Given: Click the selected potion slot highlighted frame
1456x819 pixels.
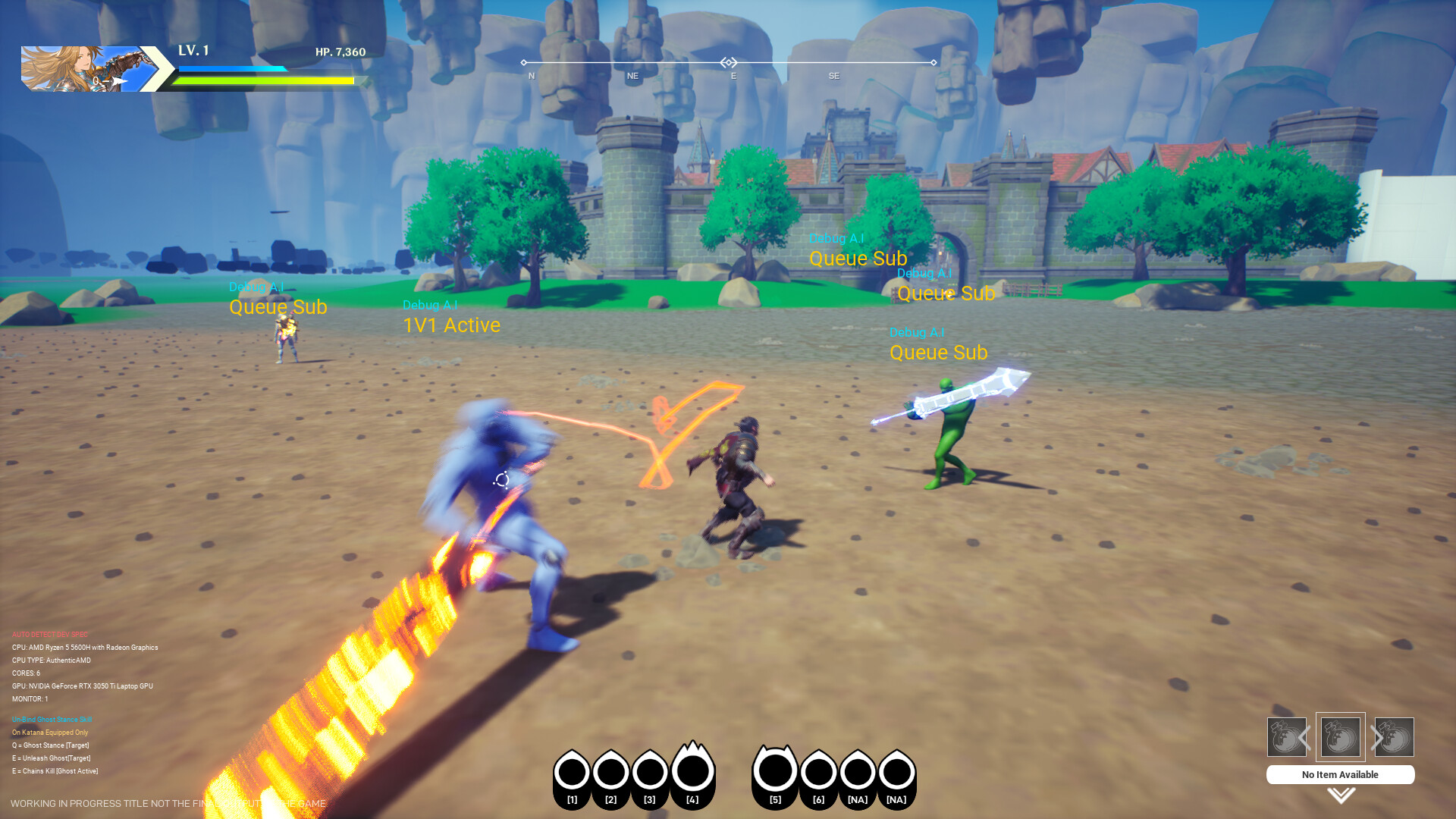Looking at the screenshot, I should pyautogui.click(x=1339, y=736).
